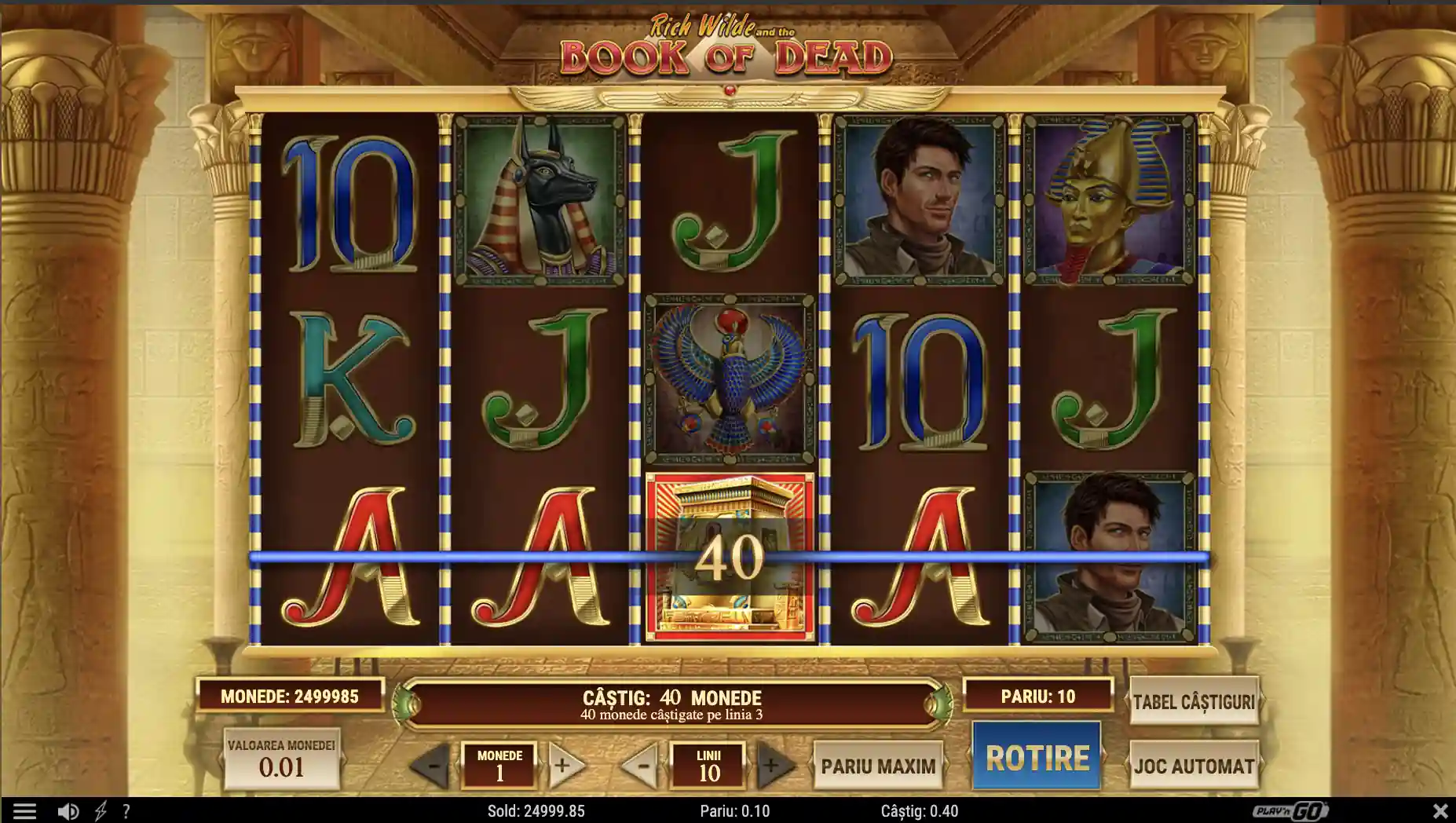Open the hamburger menu
The width and height of the screenshot is (1456, 823).
click(24, 811)
